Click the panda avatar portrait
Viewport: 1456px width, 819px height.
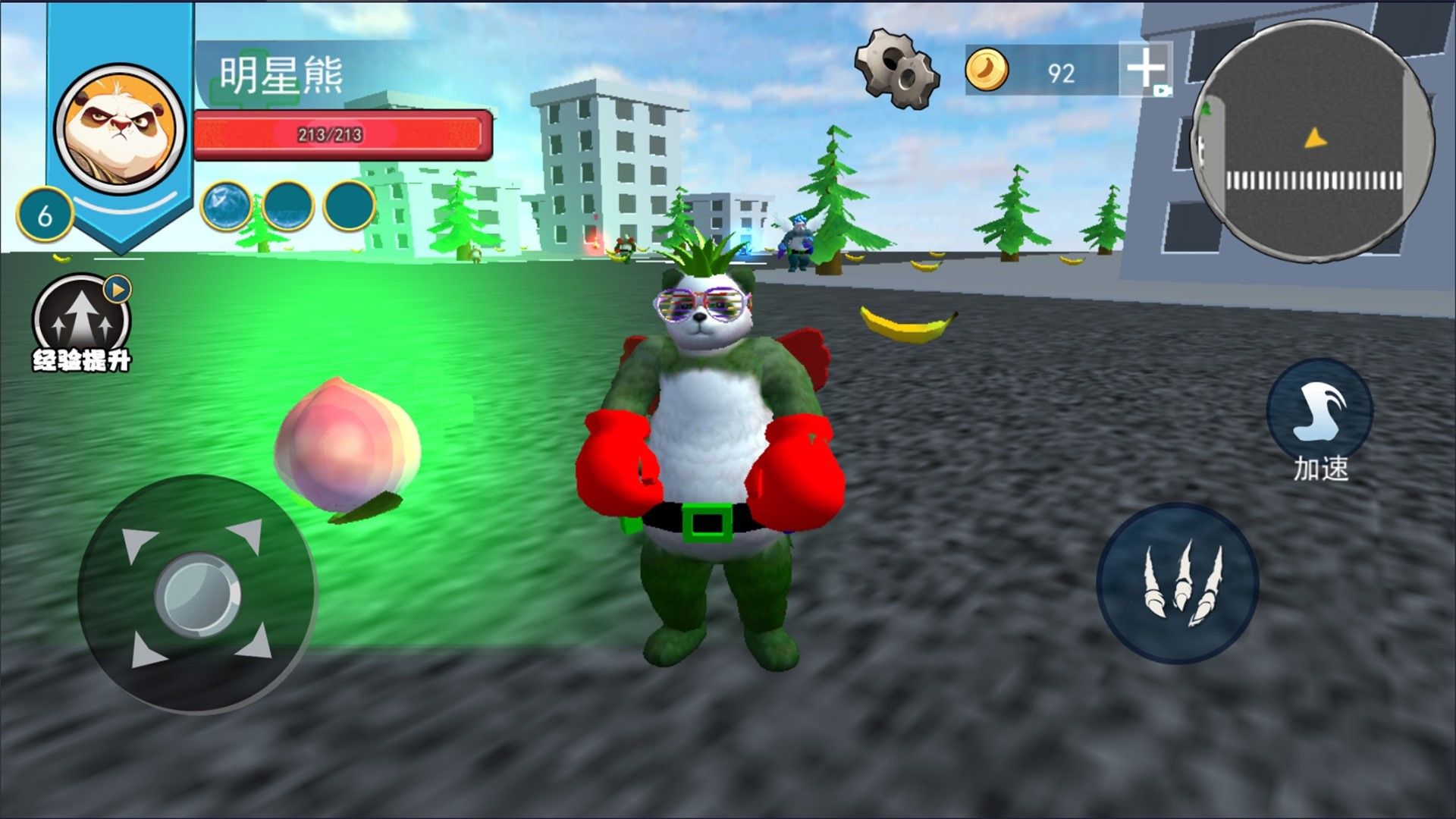click(x=121, y=128)
